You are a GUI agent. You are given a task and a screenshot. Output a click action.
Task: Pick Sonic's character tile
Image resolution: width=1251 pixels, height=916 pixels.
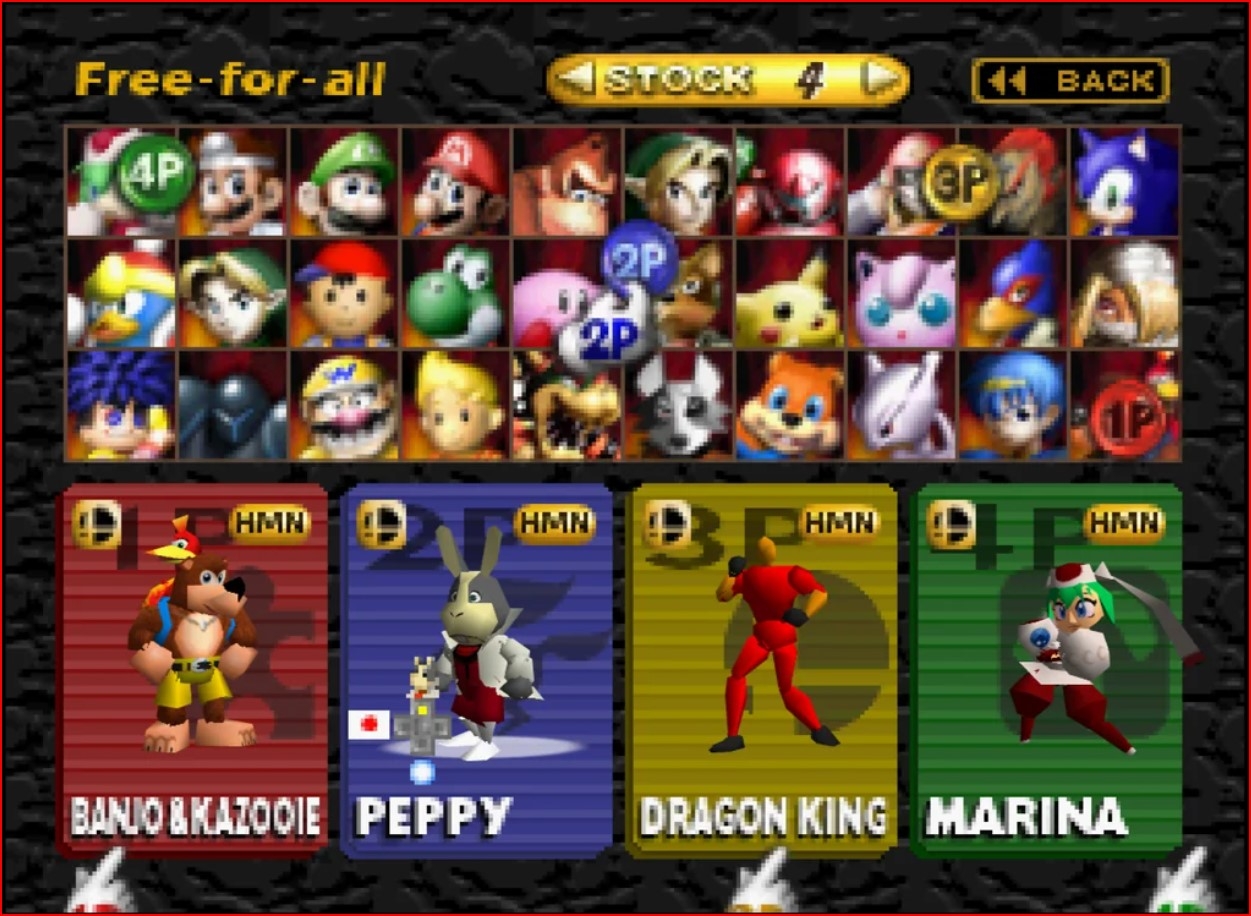pyautogui.click(x=1125, y=182)
